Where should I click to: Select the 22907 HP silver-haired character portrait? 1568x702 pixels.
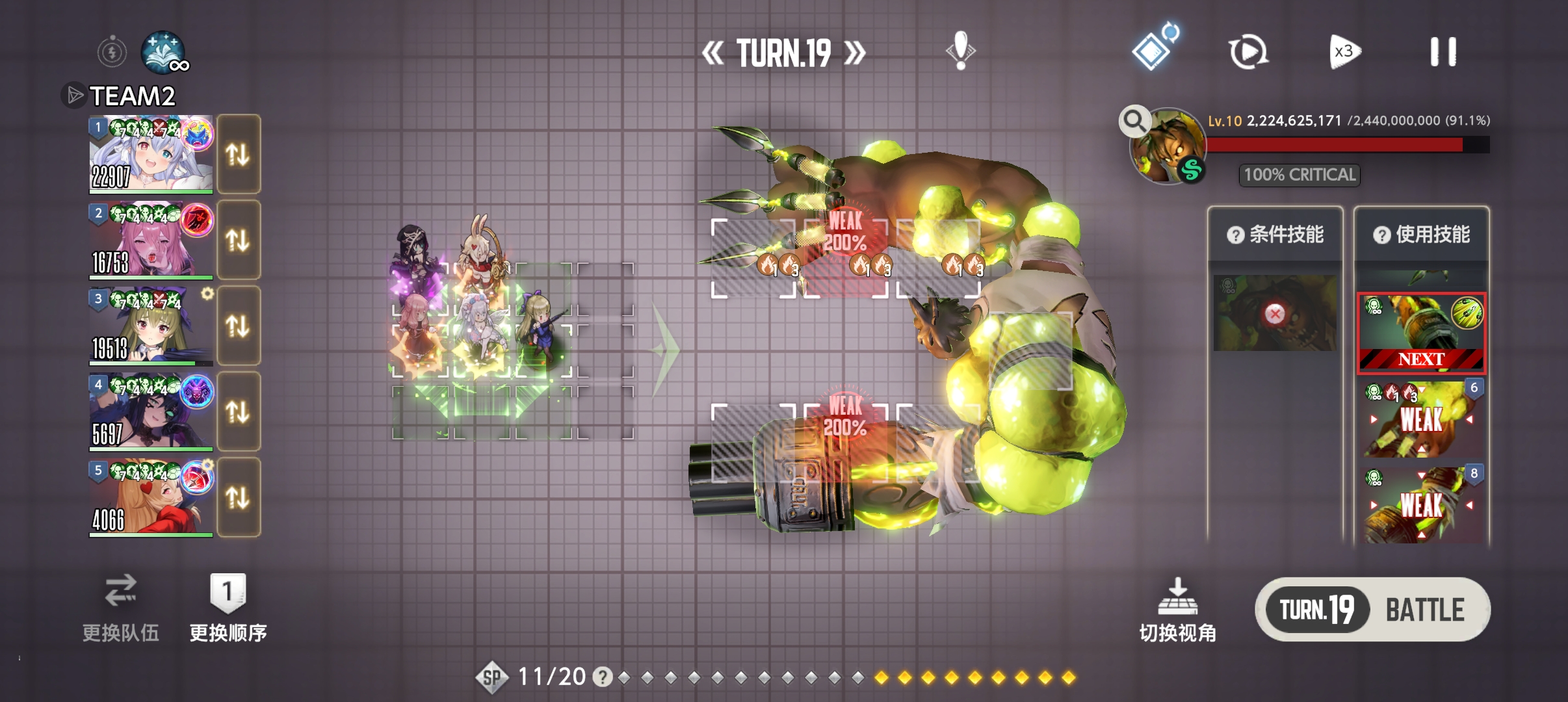(151, 155)
